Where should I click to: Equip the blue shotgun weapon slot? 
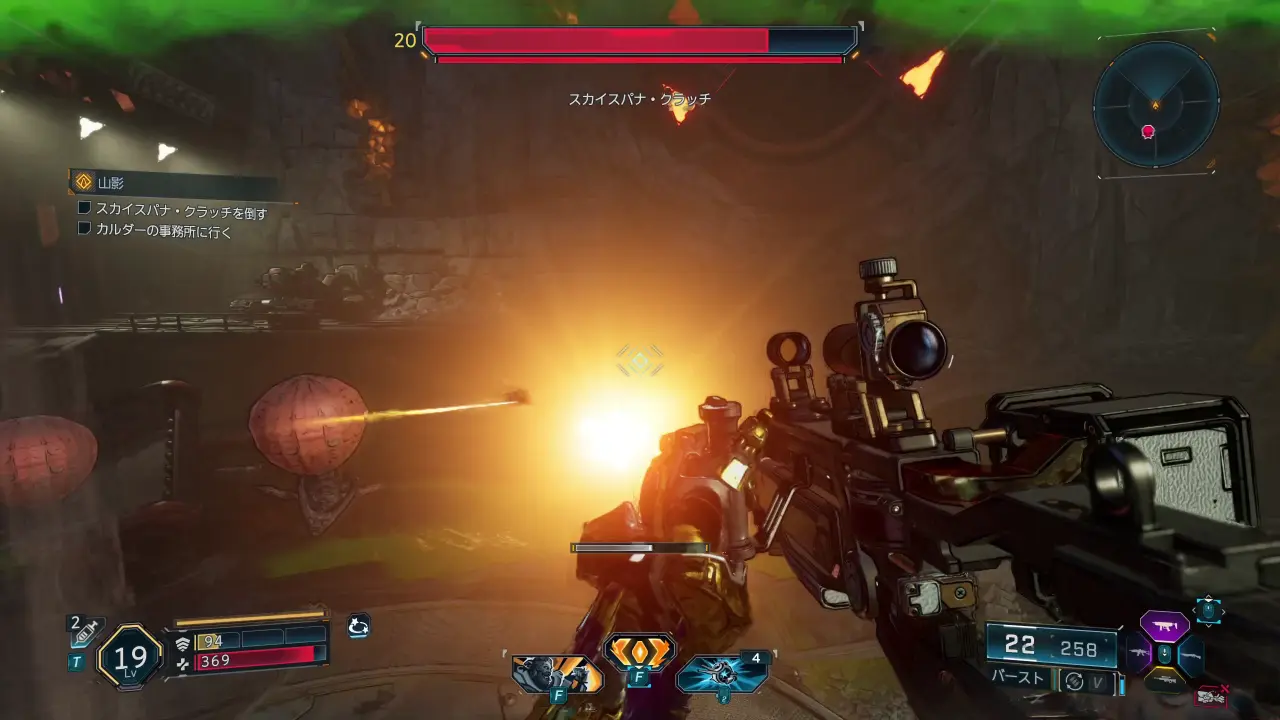click(1190, 655)
